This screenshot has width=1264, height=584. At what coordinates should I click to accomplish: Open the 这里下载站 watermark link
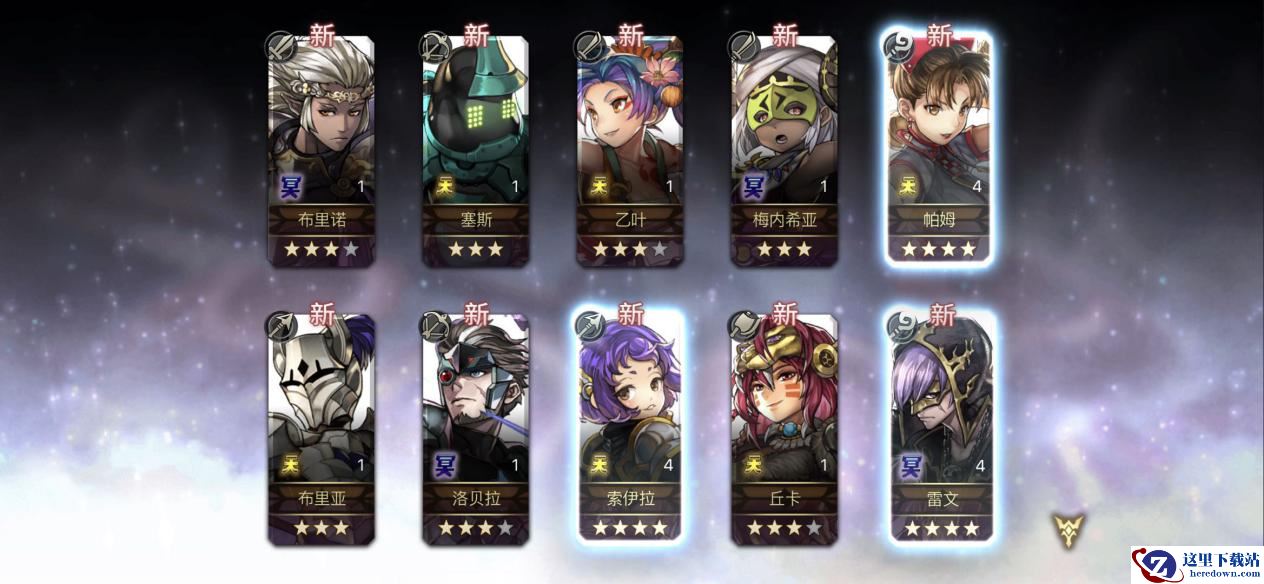coord(1197,565)
